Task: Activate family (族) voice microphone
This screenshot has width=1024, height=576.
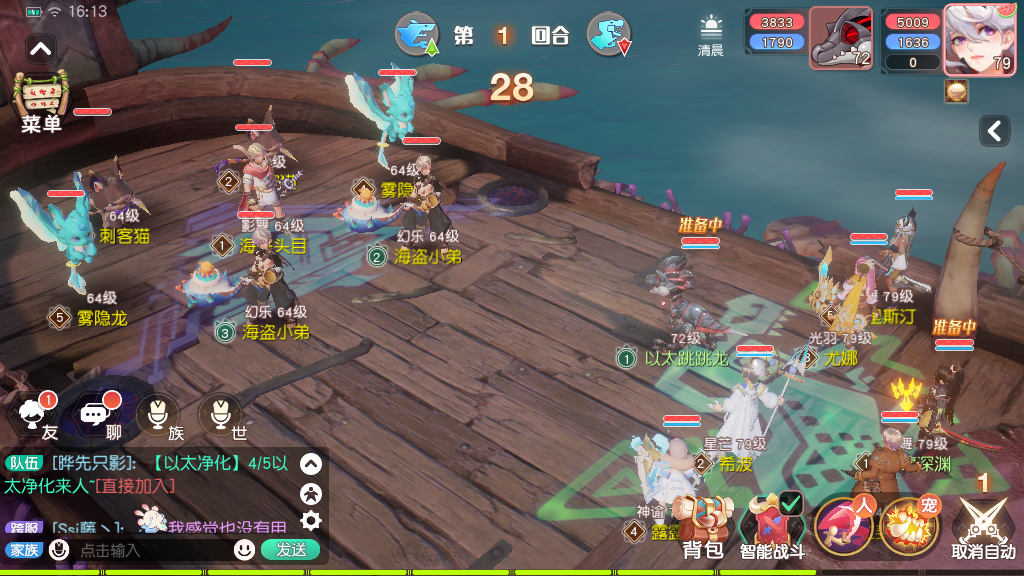Action: (x=158, y=416)
